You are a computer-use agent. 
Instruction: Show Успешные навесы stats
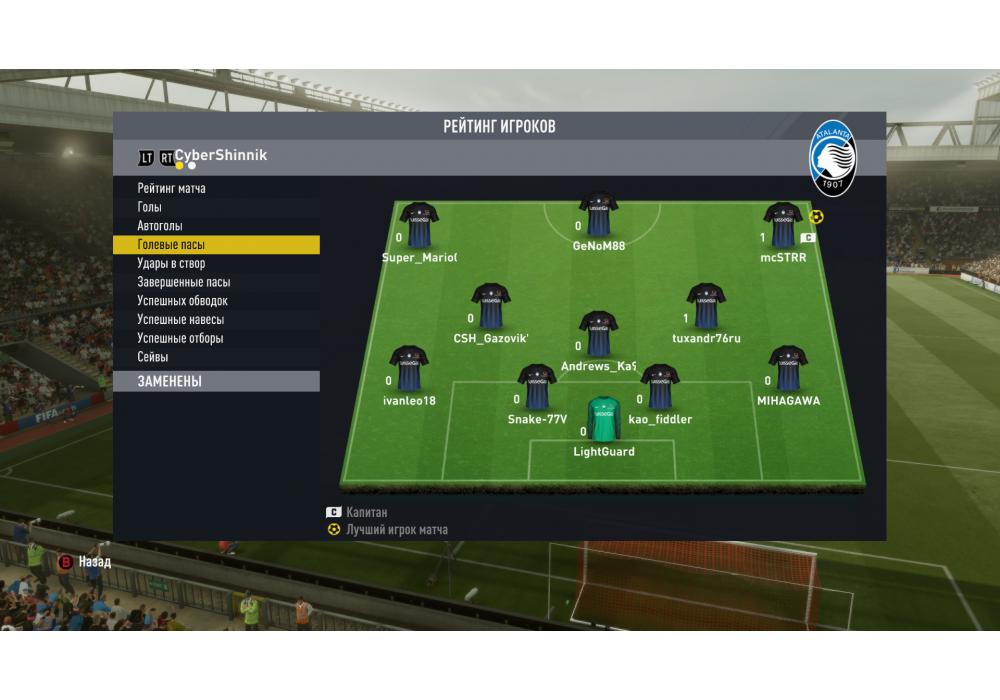click(180, 320)
